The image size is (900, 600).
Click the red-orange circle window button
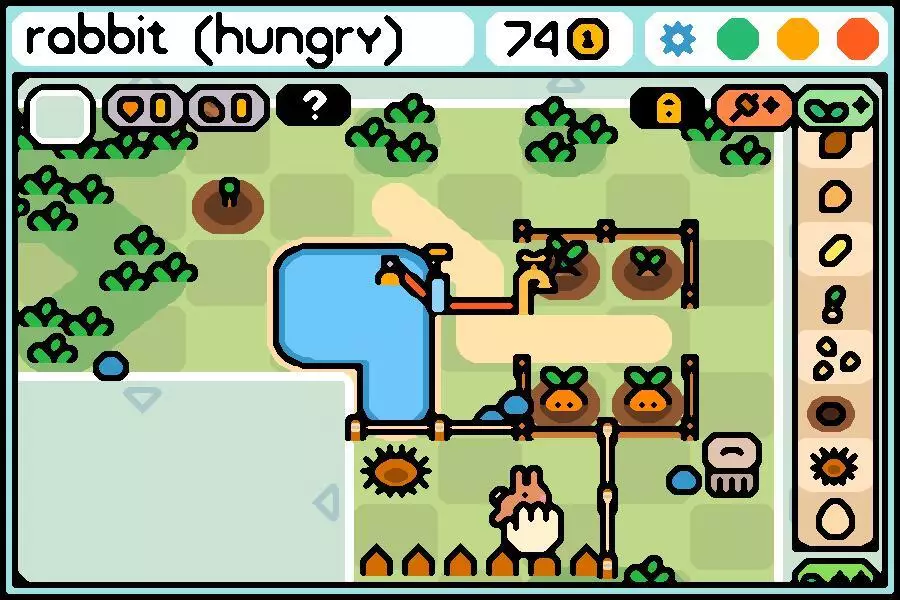point(857,39)
